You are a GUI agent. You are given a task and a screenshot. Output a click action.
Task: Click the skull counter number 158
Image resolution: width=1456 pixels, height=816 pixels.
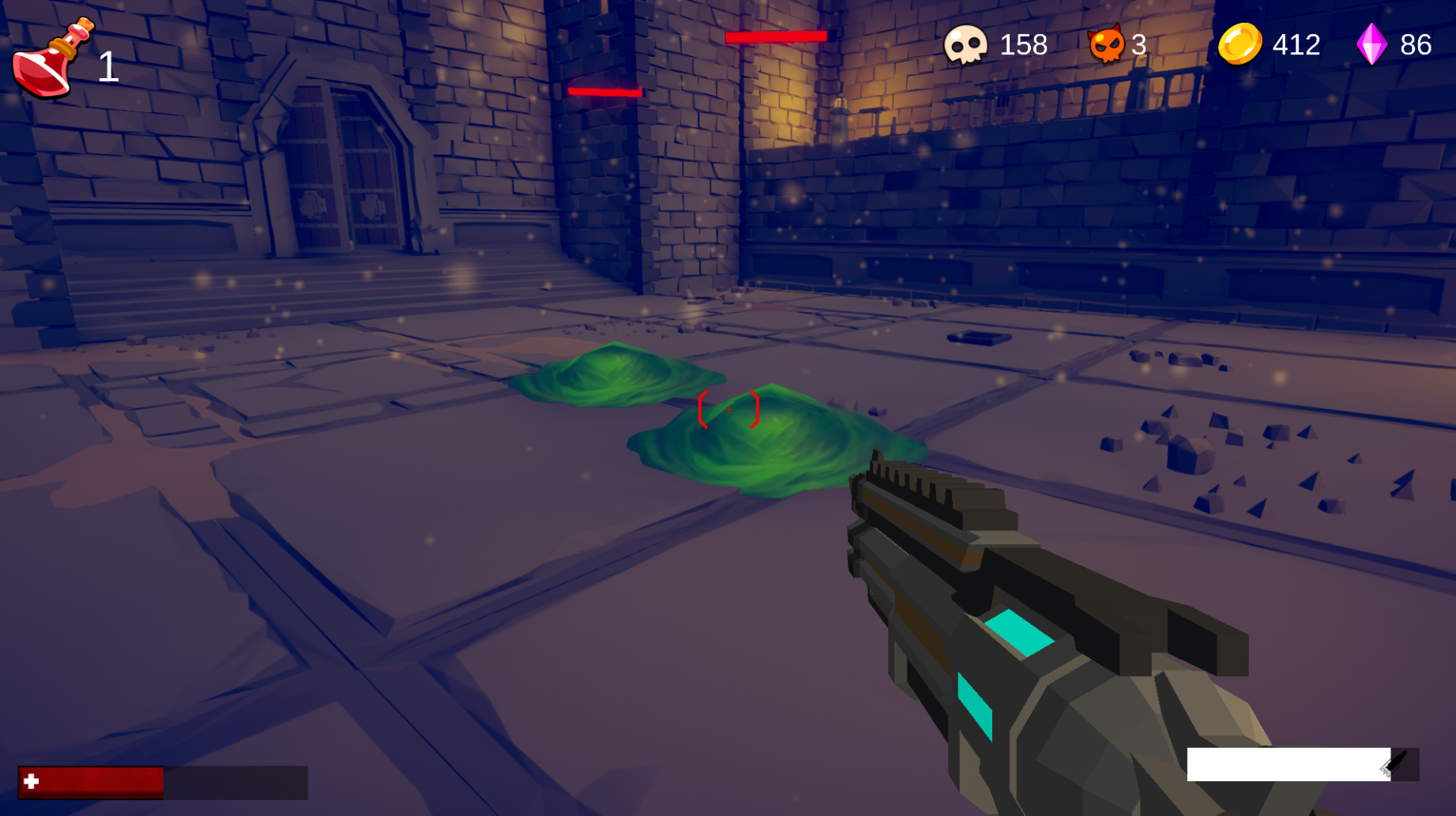point(1023,45)
